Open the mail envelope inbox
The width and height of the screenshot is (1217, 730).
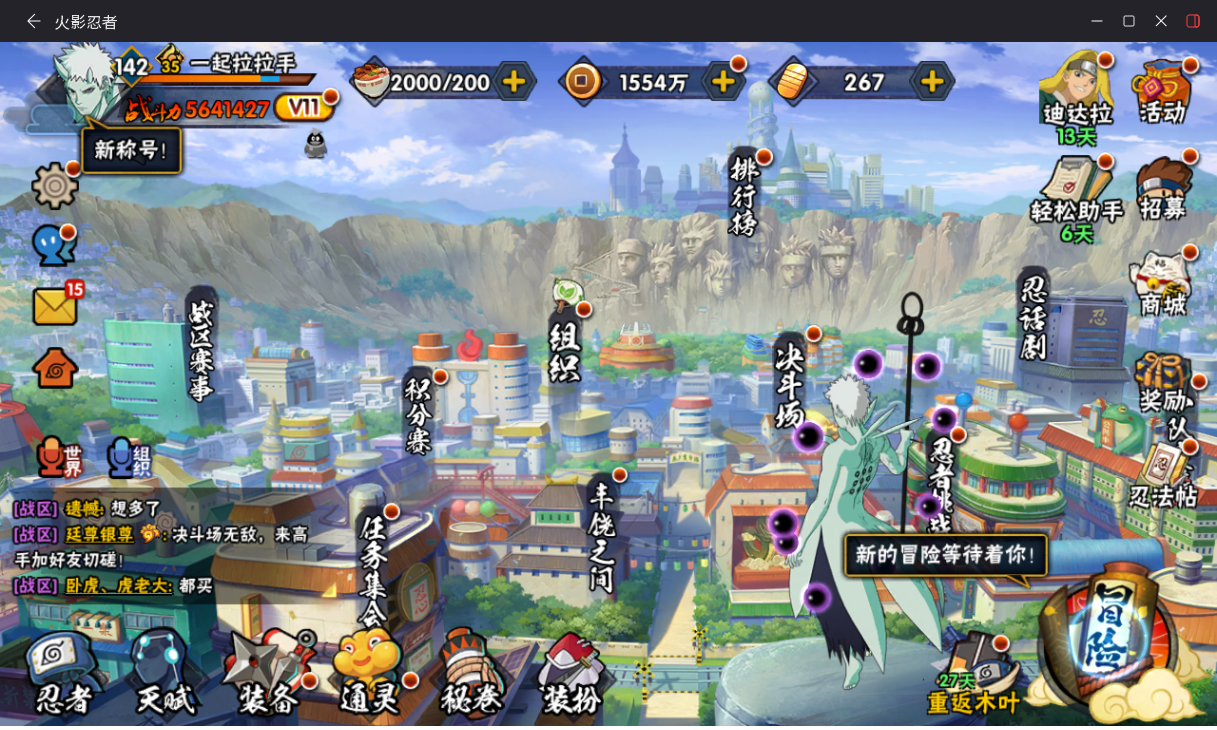[55, 305]
